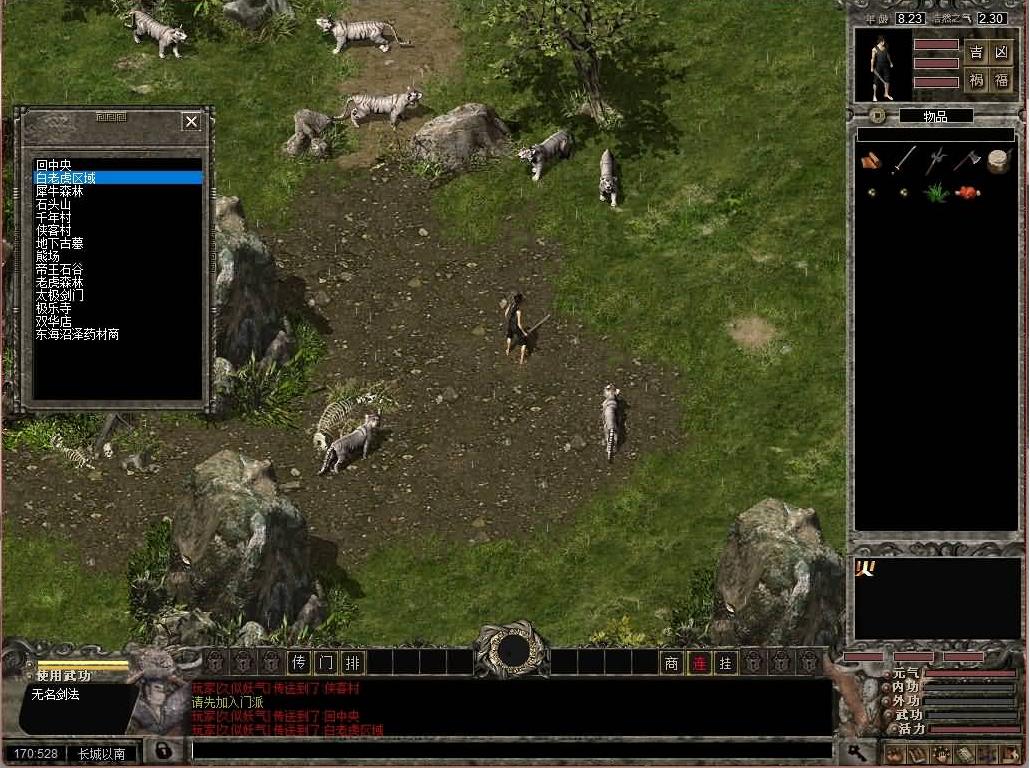This screenshot has width=1030, height=768.
Task: Click the 福 button beside the portrait
Action: tap(1001, 81)
